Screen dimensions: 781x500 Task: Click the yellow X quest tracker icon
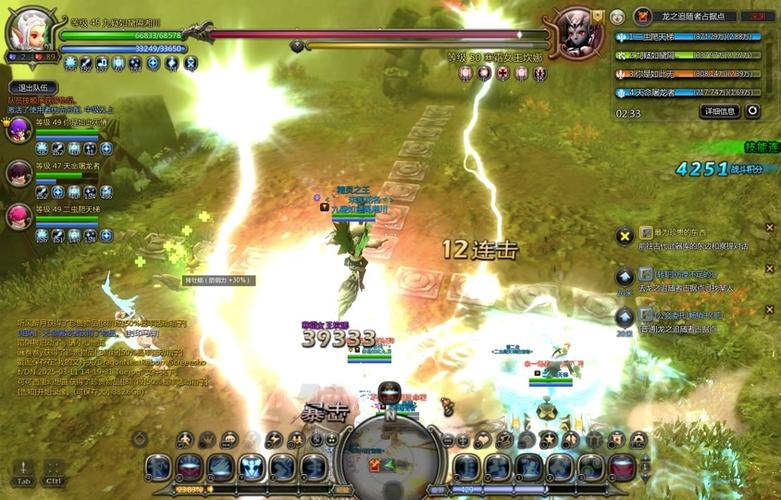point(624,236)
